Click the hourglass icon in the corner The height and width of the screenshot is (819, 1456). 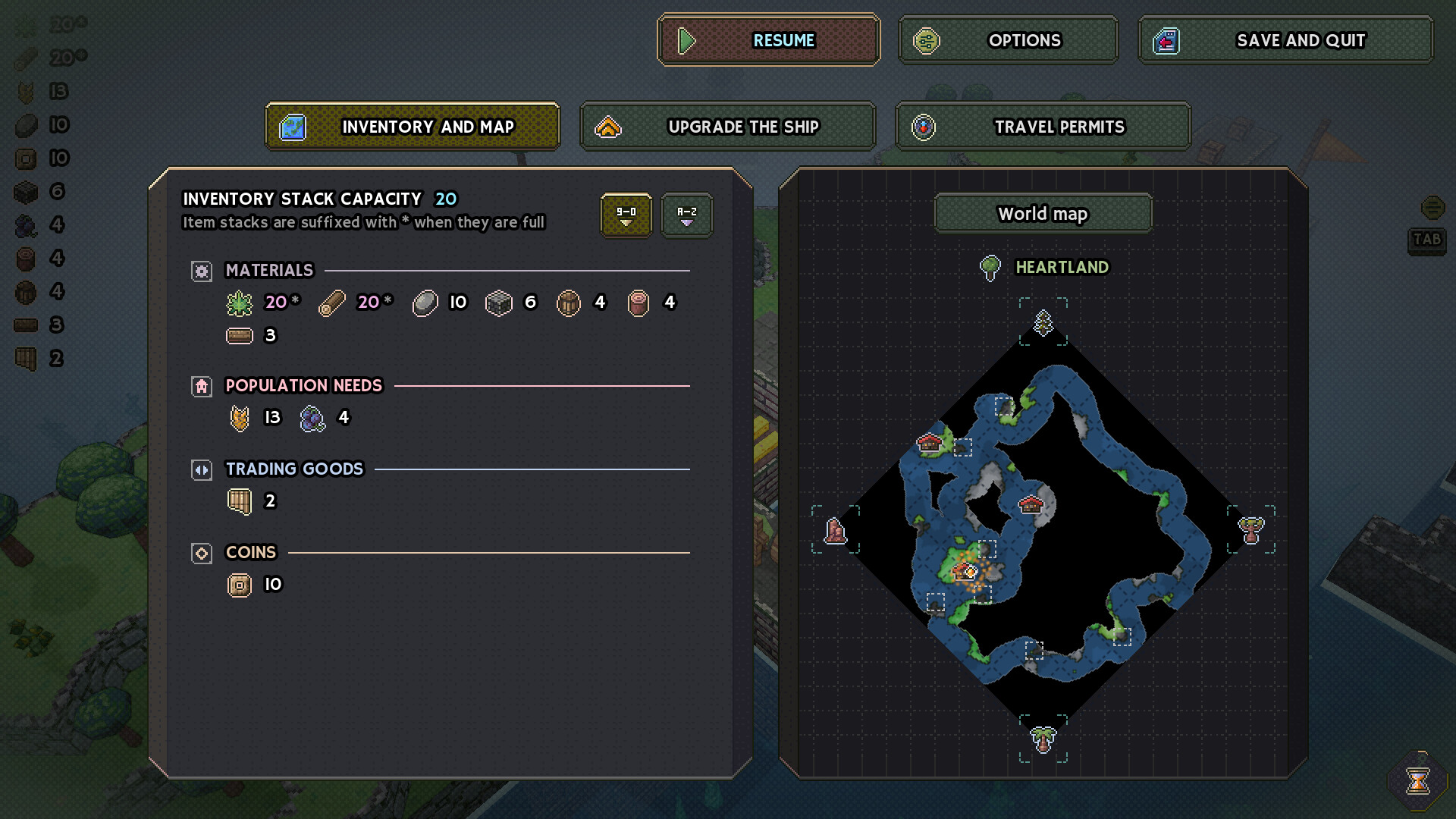(1417, 780)
